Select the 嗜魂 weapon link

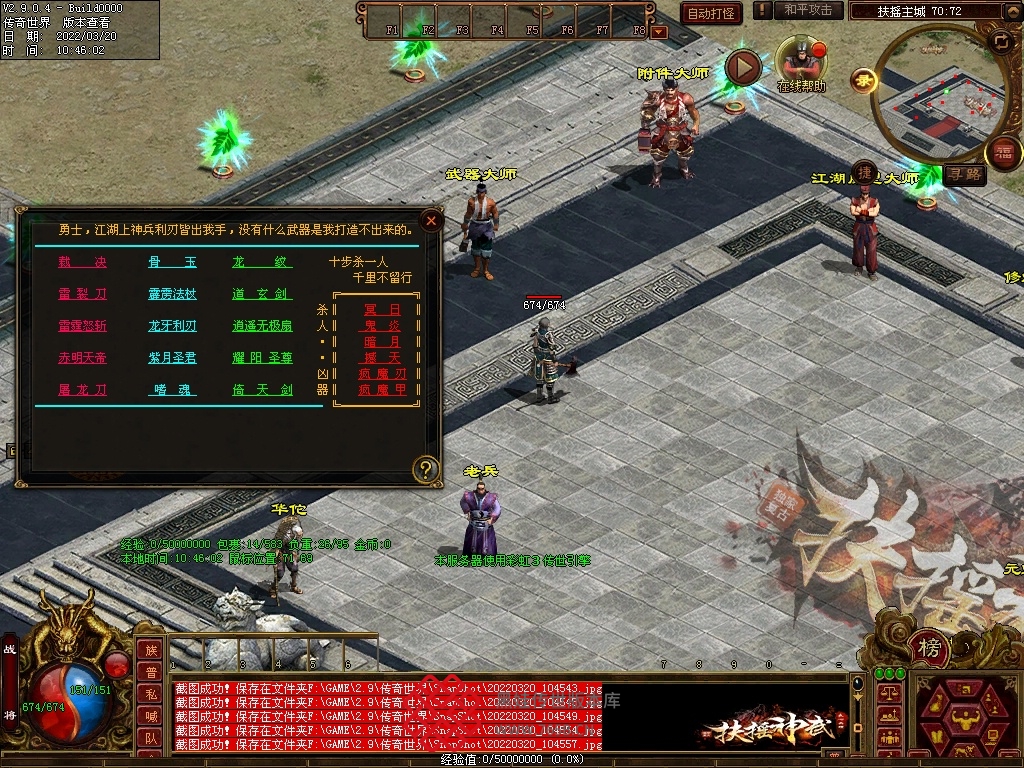(x=172, y=390)
